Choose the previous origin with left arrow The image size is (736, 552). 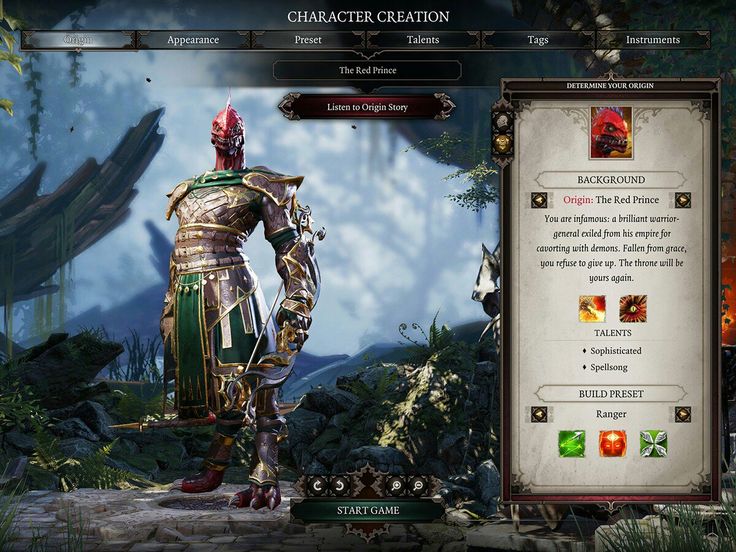tap(539, 200)
